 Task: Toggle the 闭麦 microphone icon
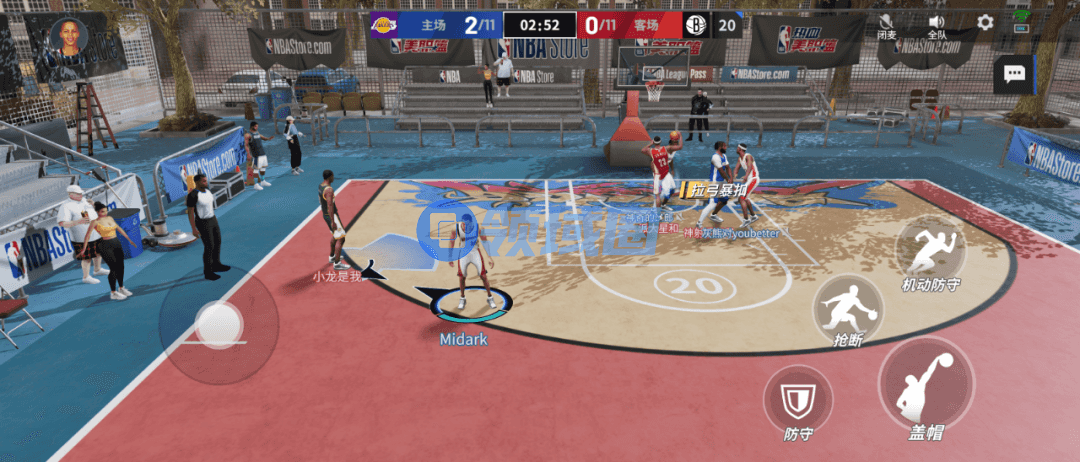tap(886, 22)
